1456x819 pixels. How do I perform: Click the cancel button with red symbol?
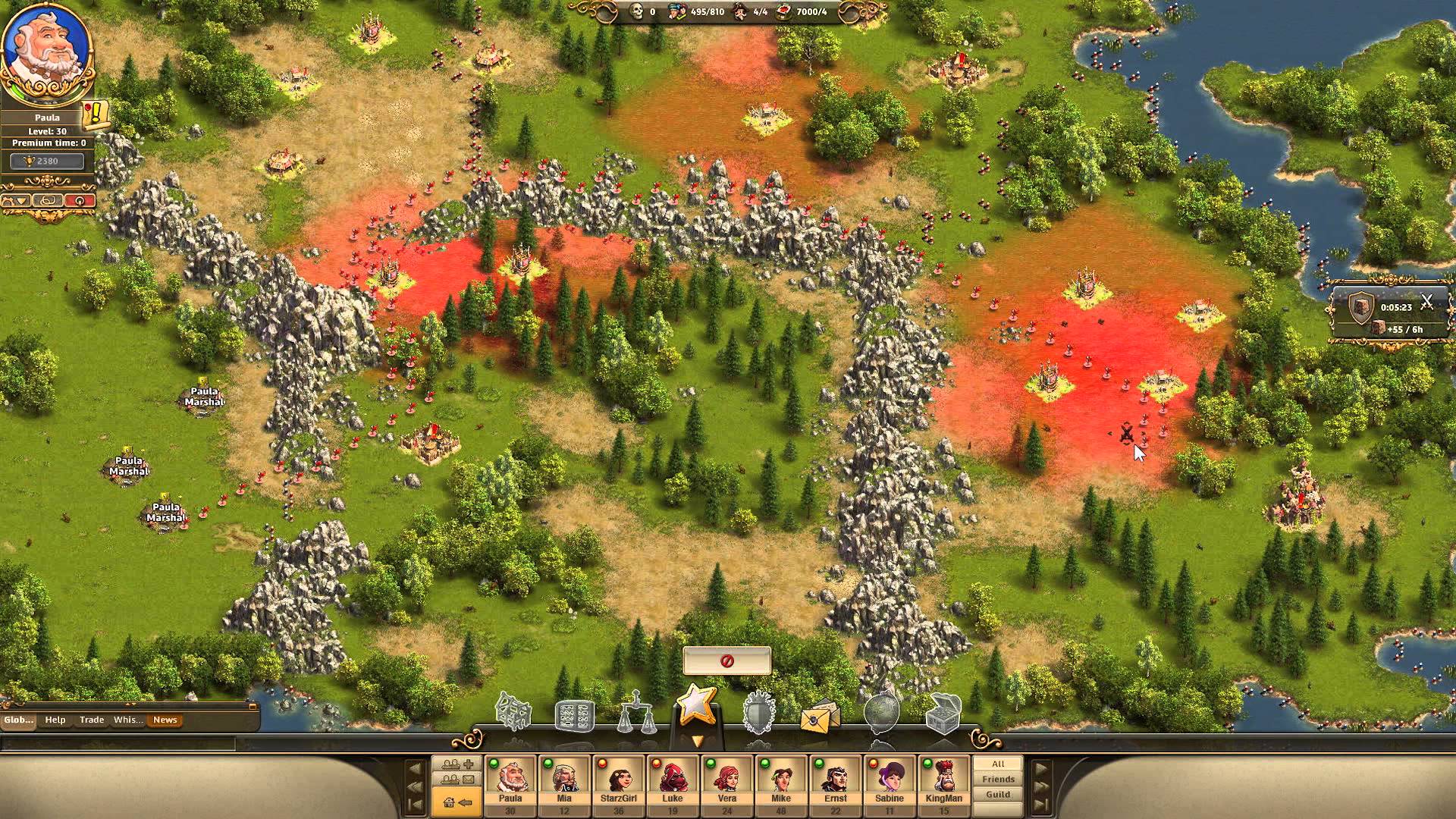click(726, 661)
